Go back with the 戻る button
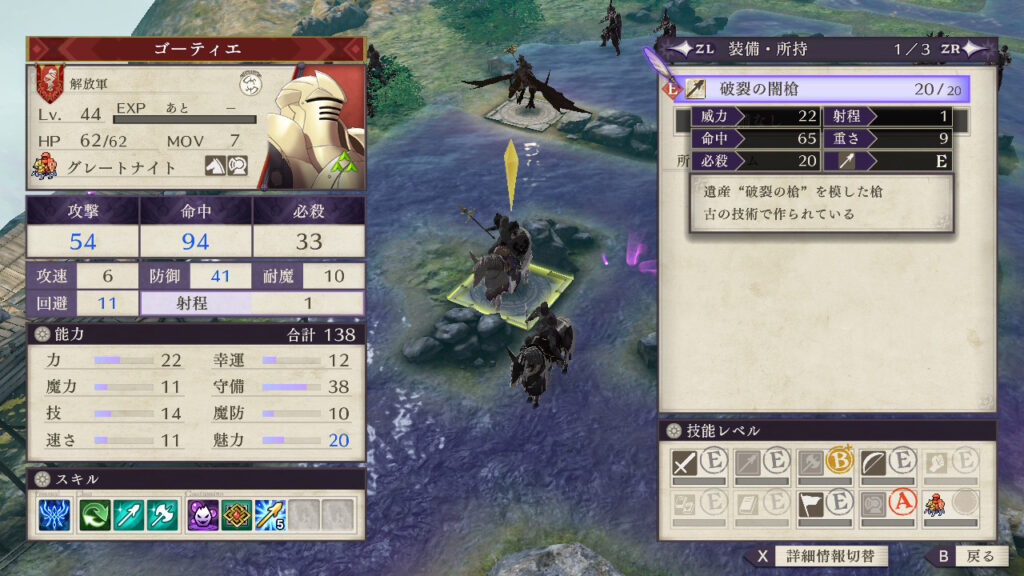The height and width of the screenshot is (576, 1024). [x=965, y=556]
